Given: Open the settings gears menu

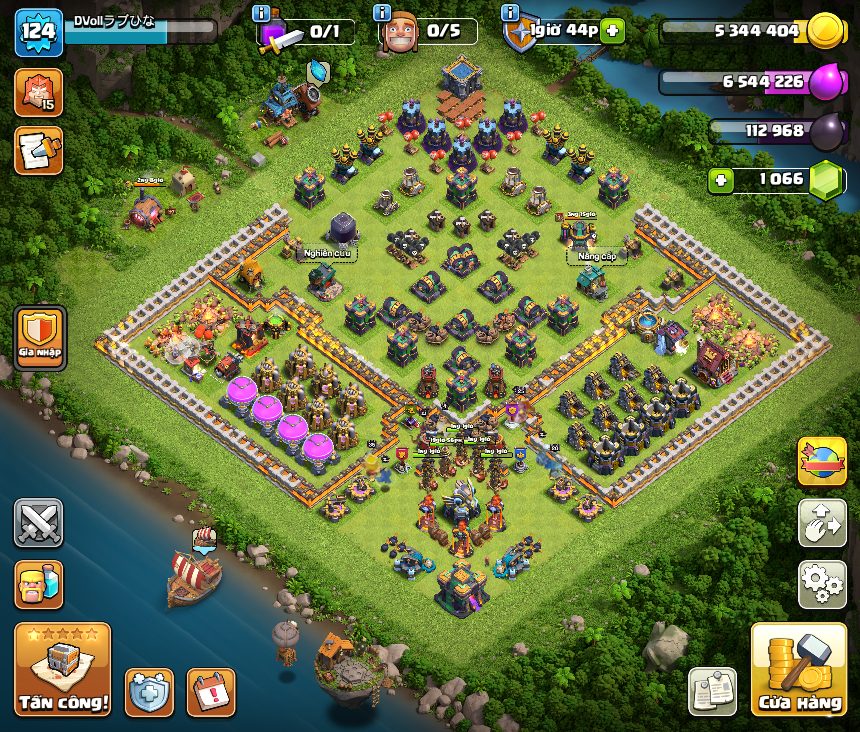Looking at the screenshot, I should point(822,585).
